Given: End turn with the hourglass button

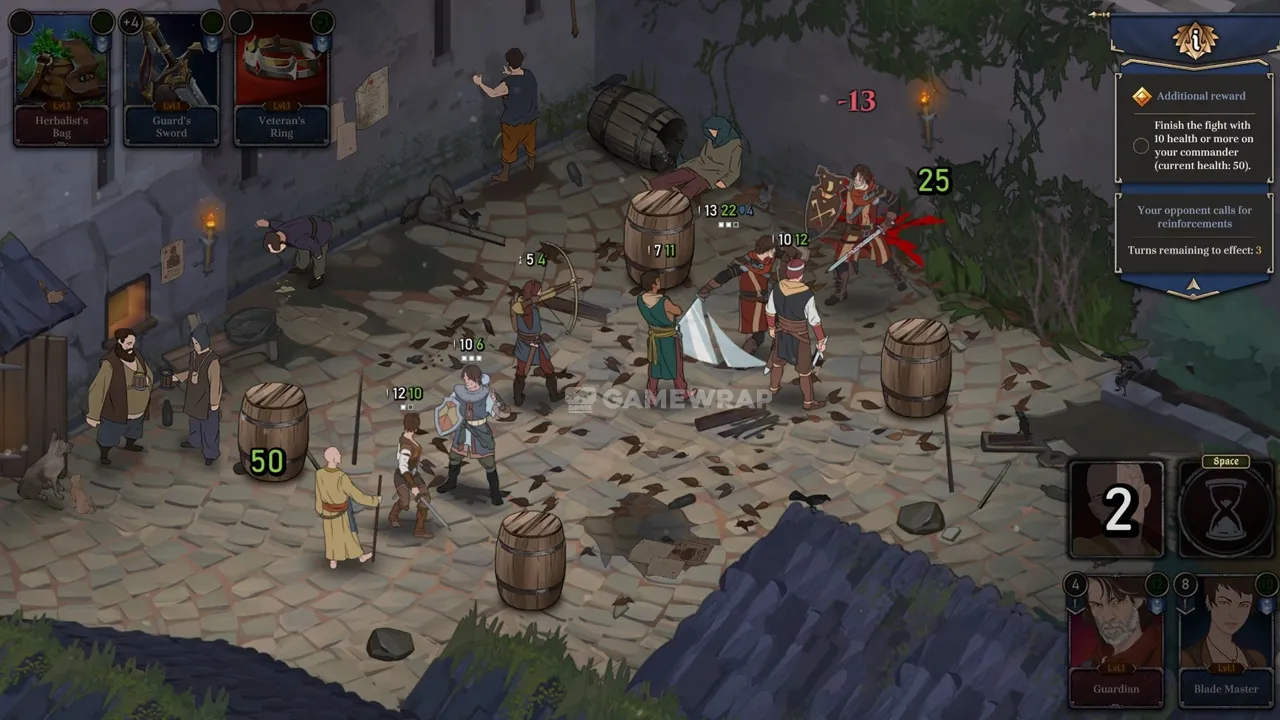Looking at the screenshot, I should pyautogui.click(x=1226, y=510).
